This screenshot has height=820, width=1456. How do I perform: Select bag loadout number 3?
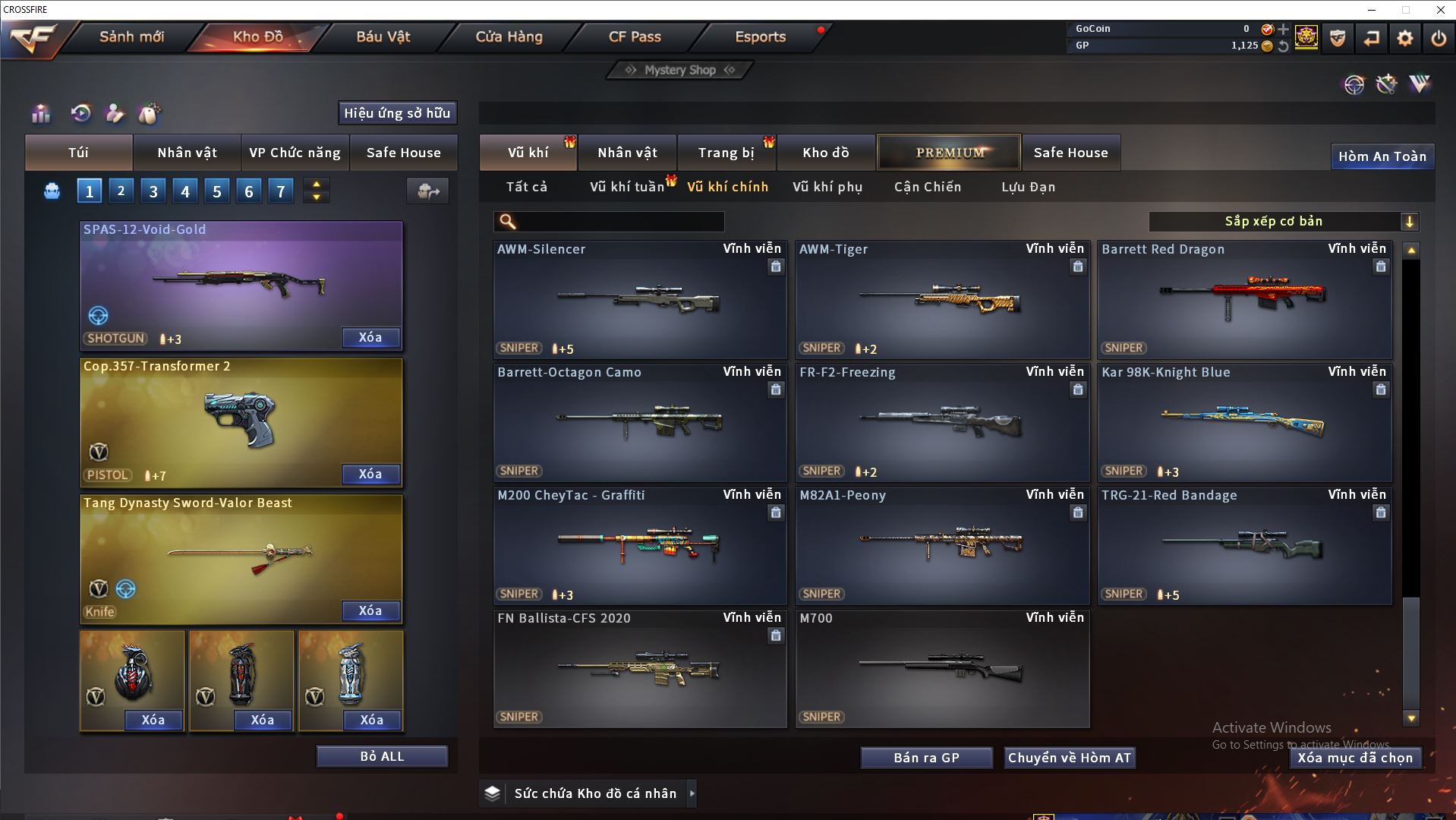pos(153,191)
